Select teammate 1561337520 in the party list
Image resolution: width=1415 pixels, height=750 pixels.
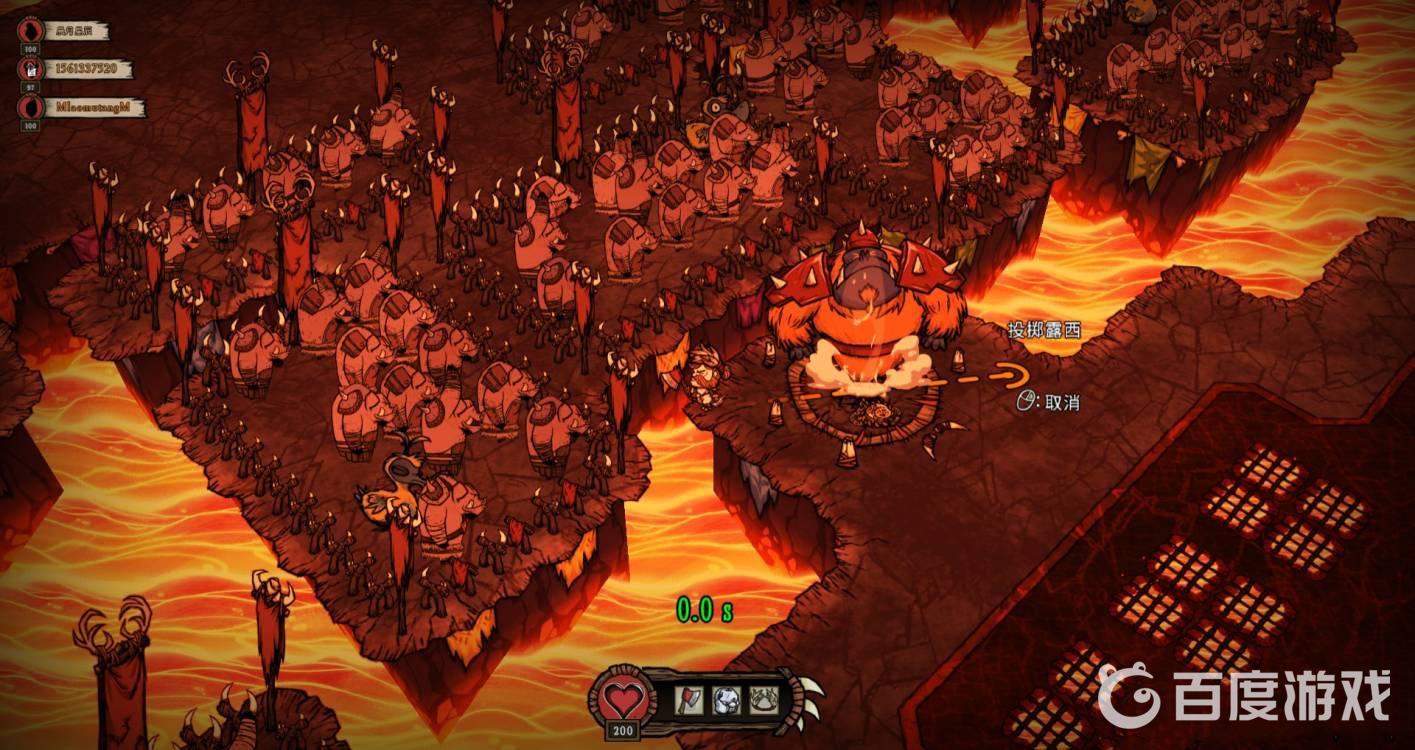pyautogui.click(x=88, y=69)
